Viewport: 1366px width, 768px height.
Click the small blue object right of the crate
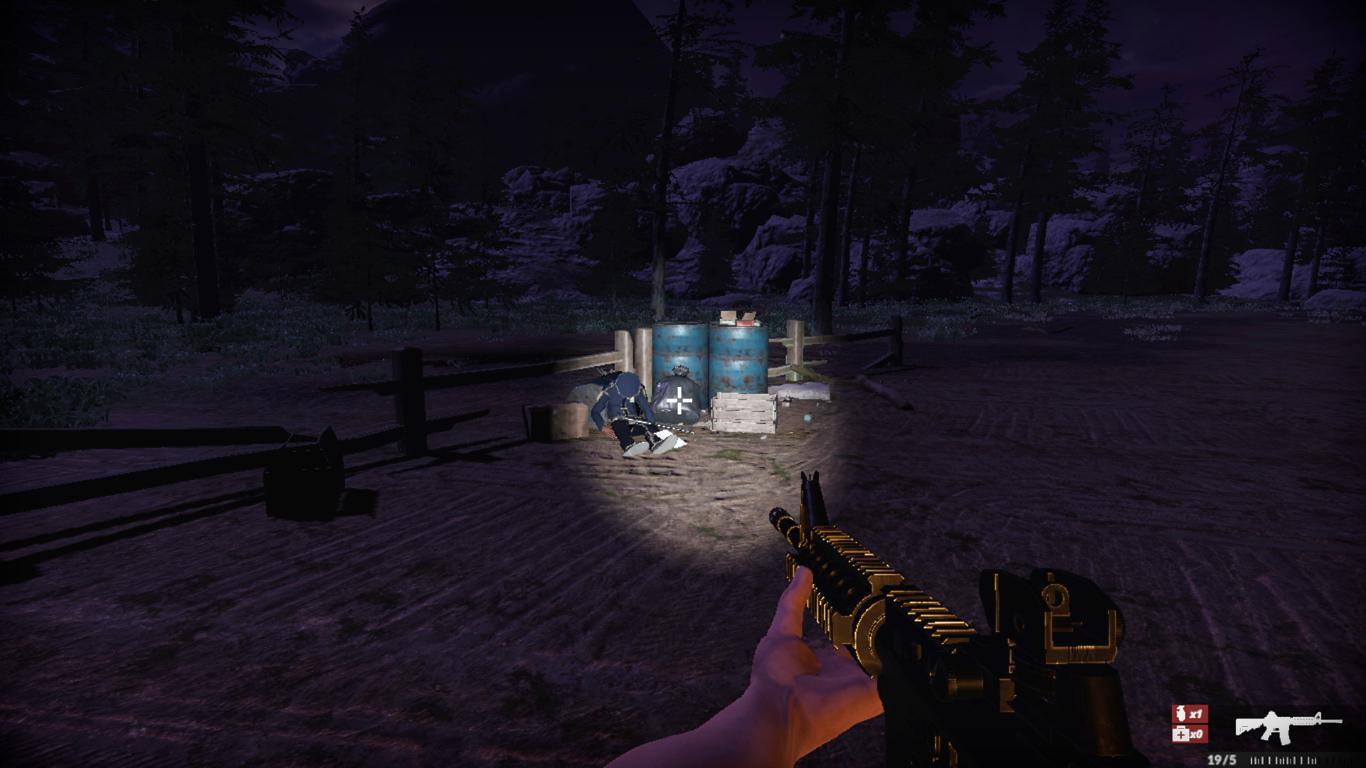807,418
